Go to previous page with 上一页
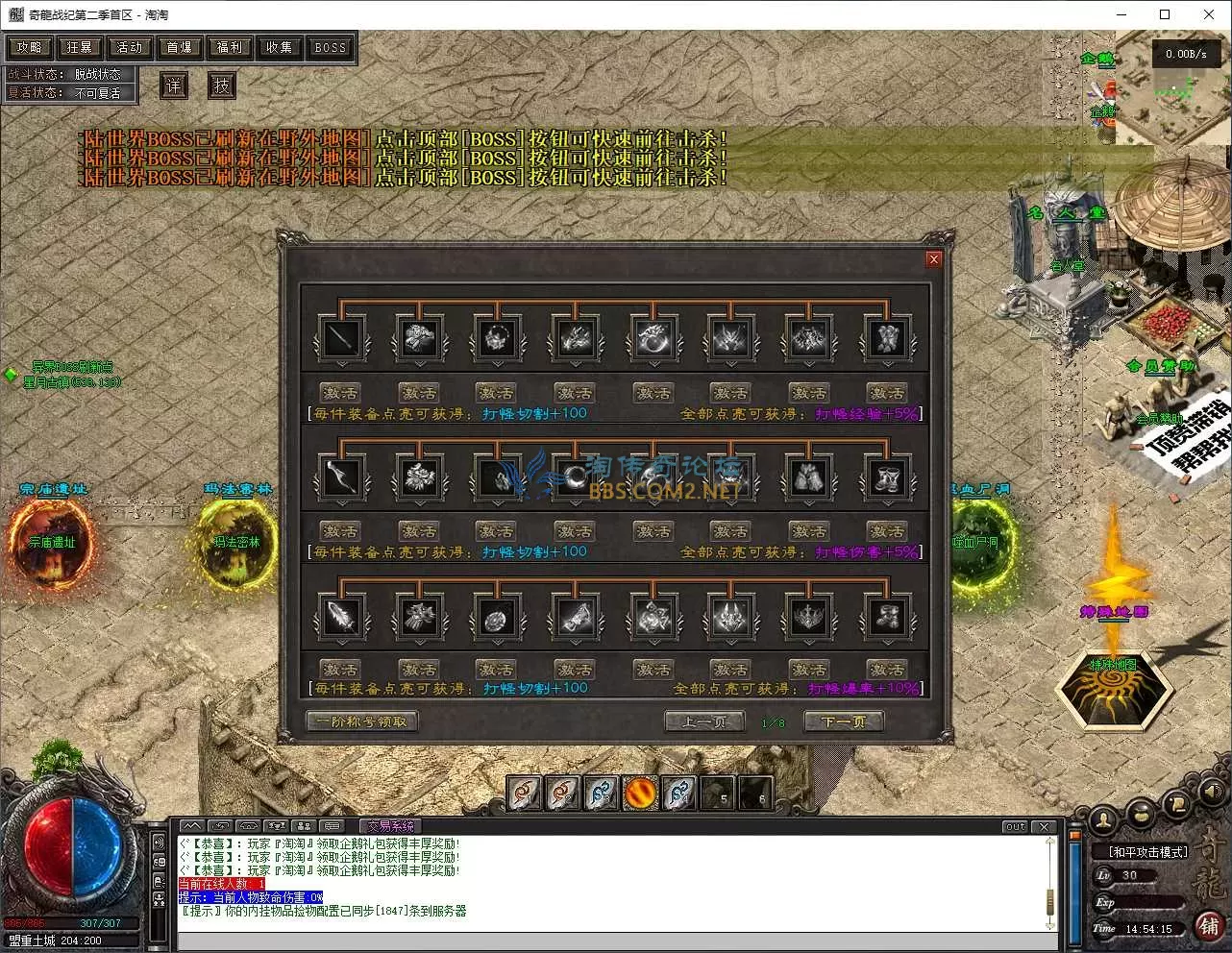Screen dimensions: 1232x953 704,721
